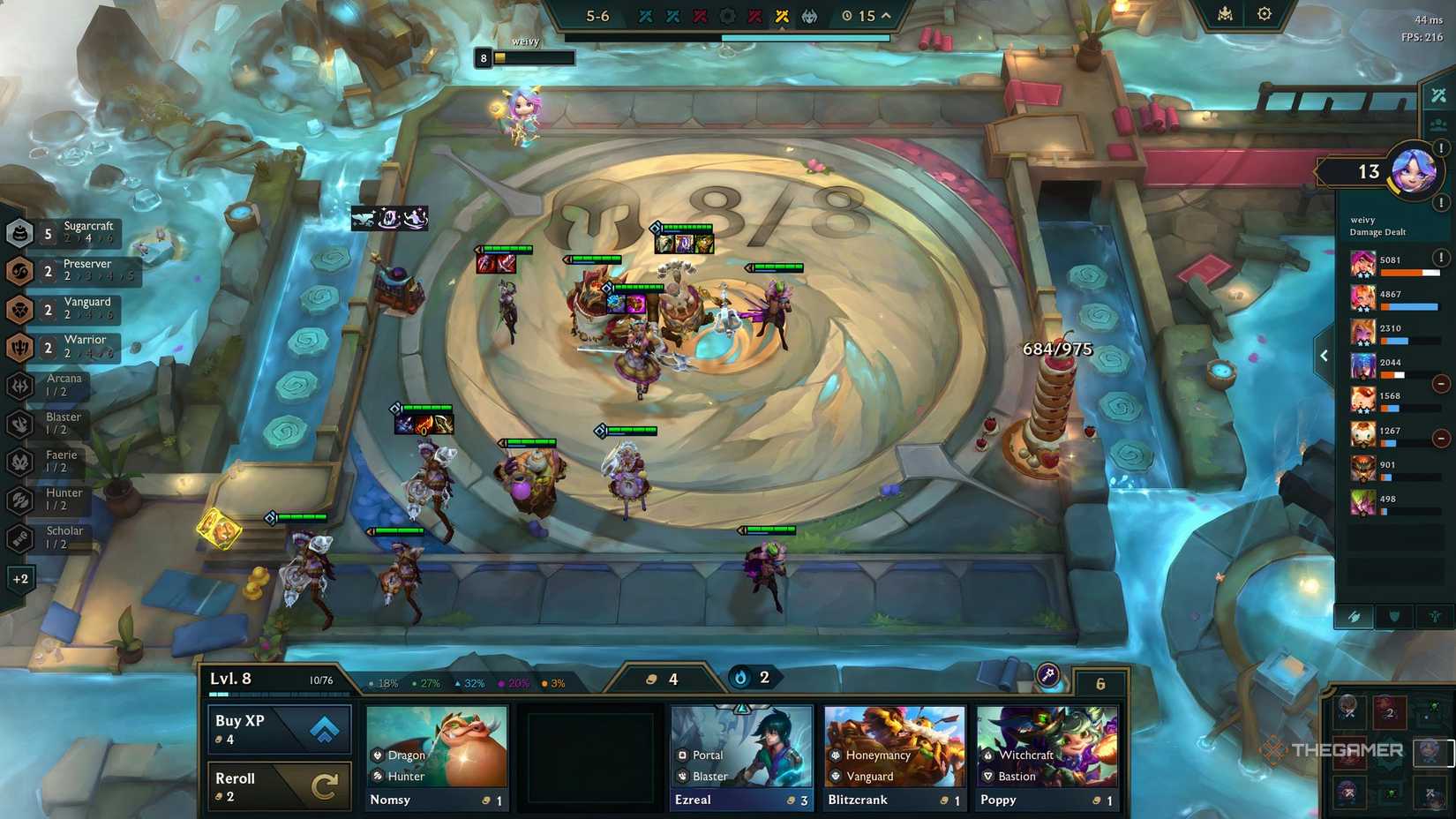Image resolution: width=1456 pixels, height=819 pixels.
Task: Click the blue mana droplet icon showing 2
Action: pyautogui.click(x=739, y=678)
